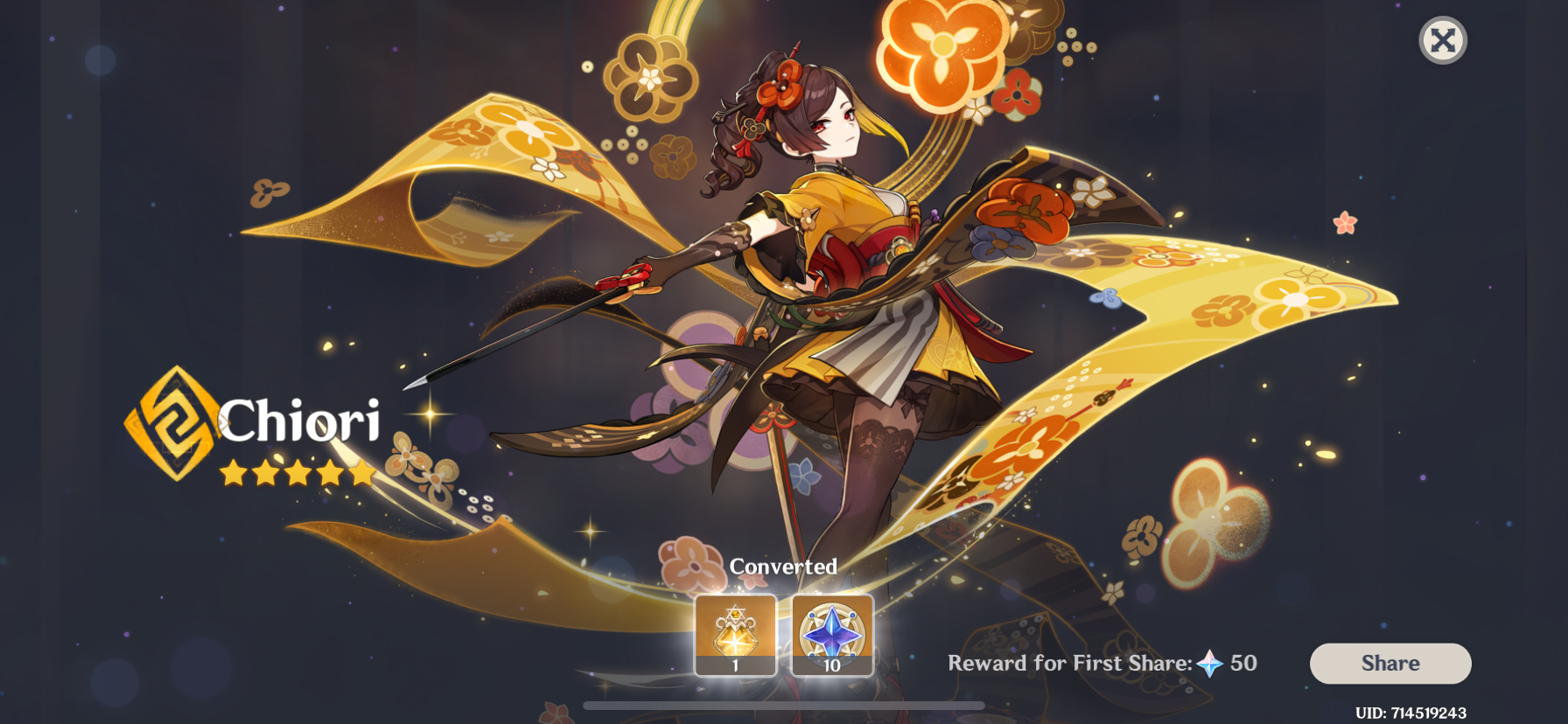
Task: Tap the Share button
Action: click(1389, 663)
